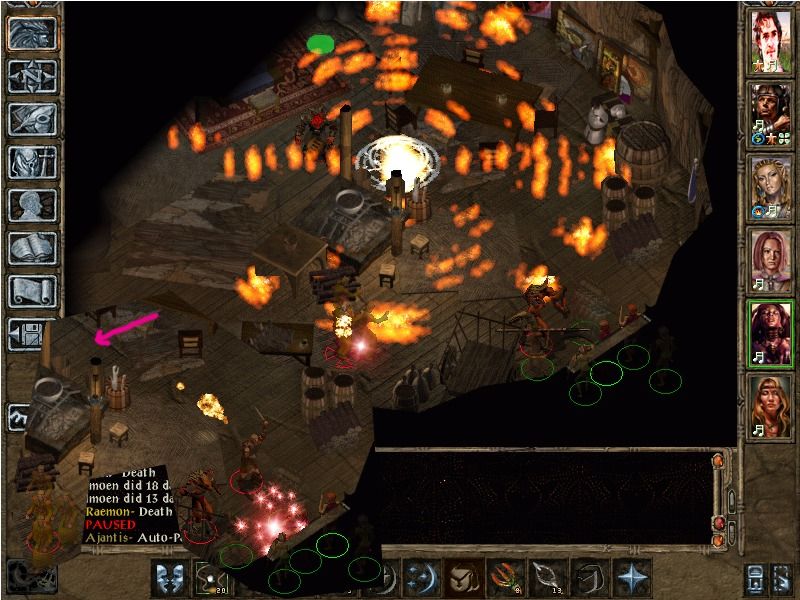This screenshot has width=800, height=600.
Task: Open the journal quill button
Action: [x=31, y=118]
